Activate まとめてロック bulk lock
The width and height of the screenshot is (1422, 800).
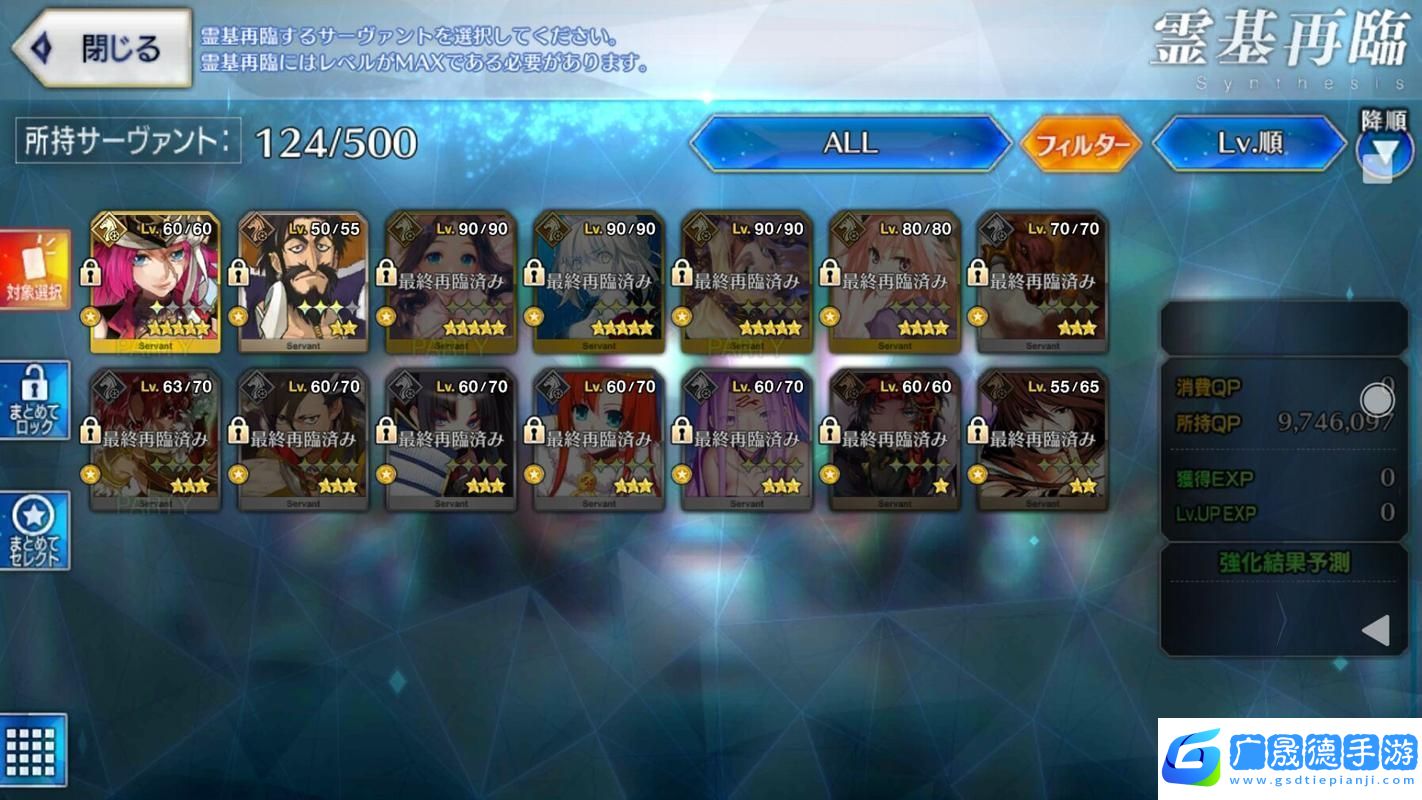pyautogui.click(x=36, y=400)
